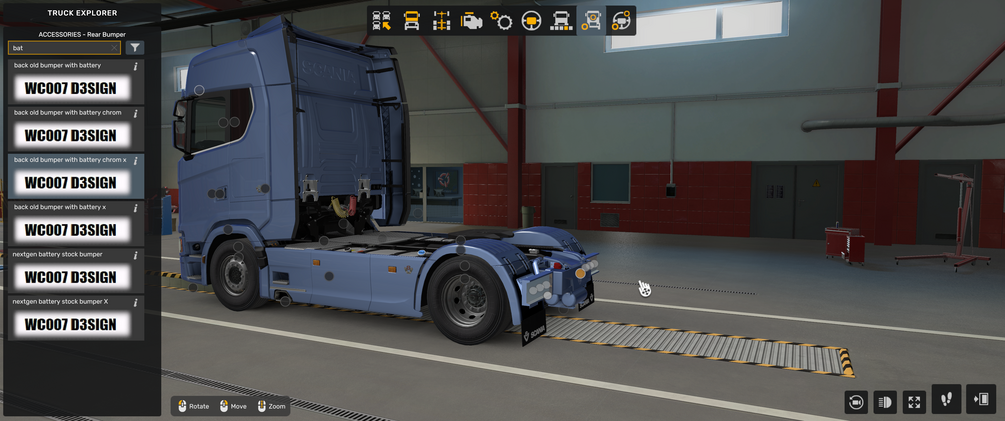The width and height of the screenshot is (1005, 421).
Task: Enter walk mode with footprints button
Action: pyautogui.click(x=946, y=399)
